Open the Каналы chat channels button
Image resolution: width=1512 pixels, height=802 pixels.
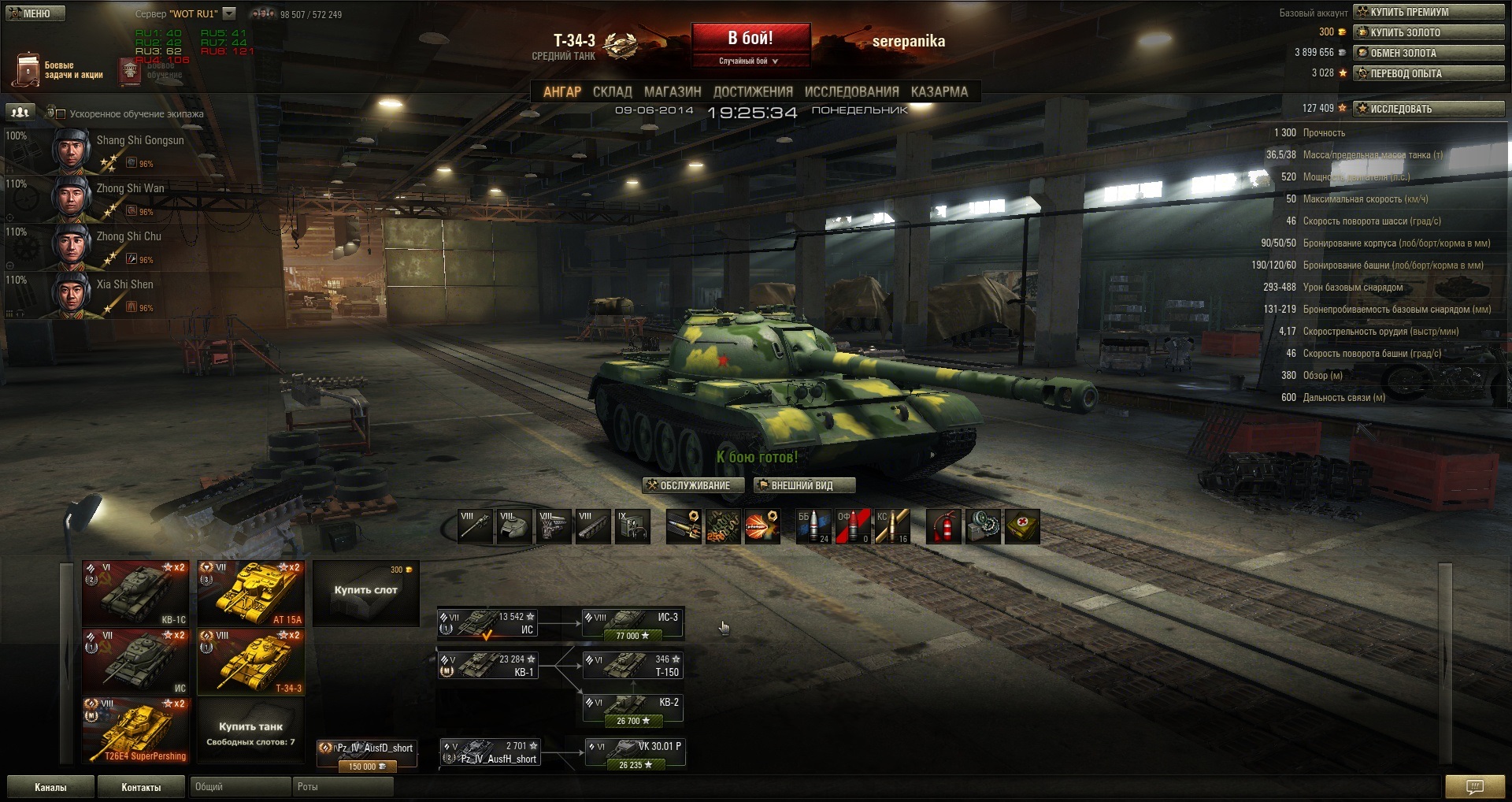50,787
